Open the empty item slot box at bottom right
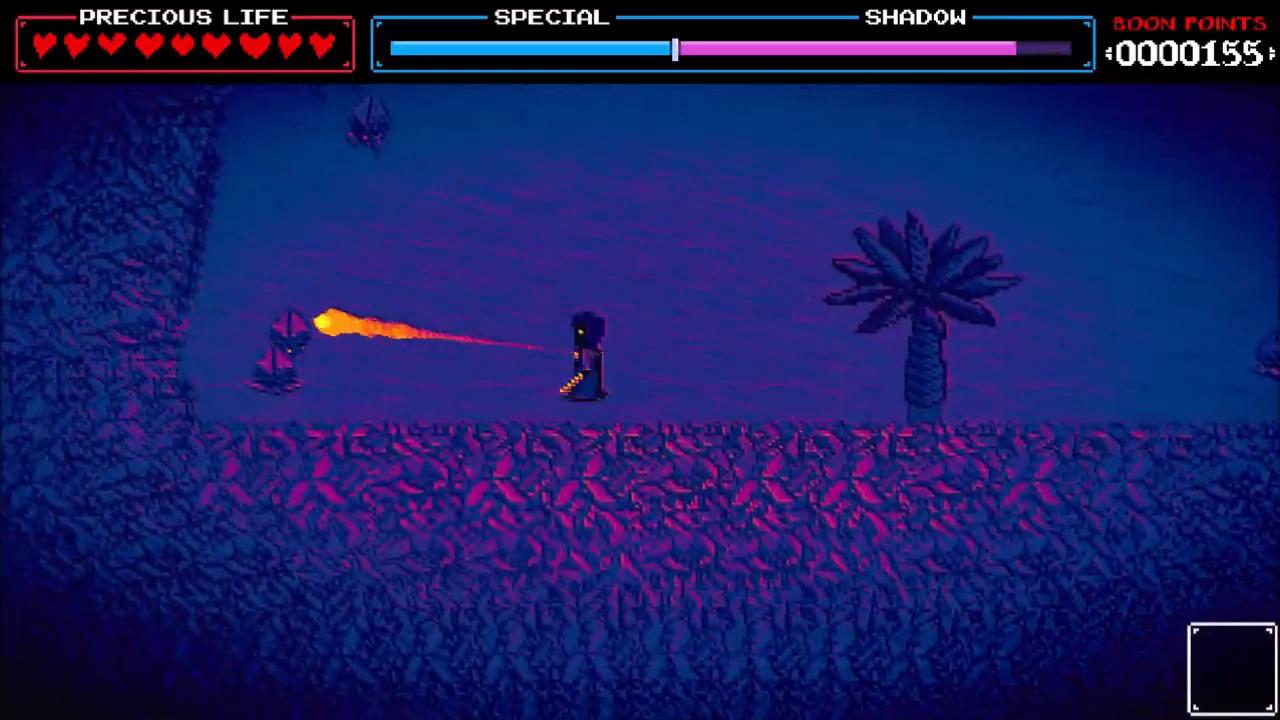 coord(1232,666)
